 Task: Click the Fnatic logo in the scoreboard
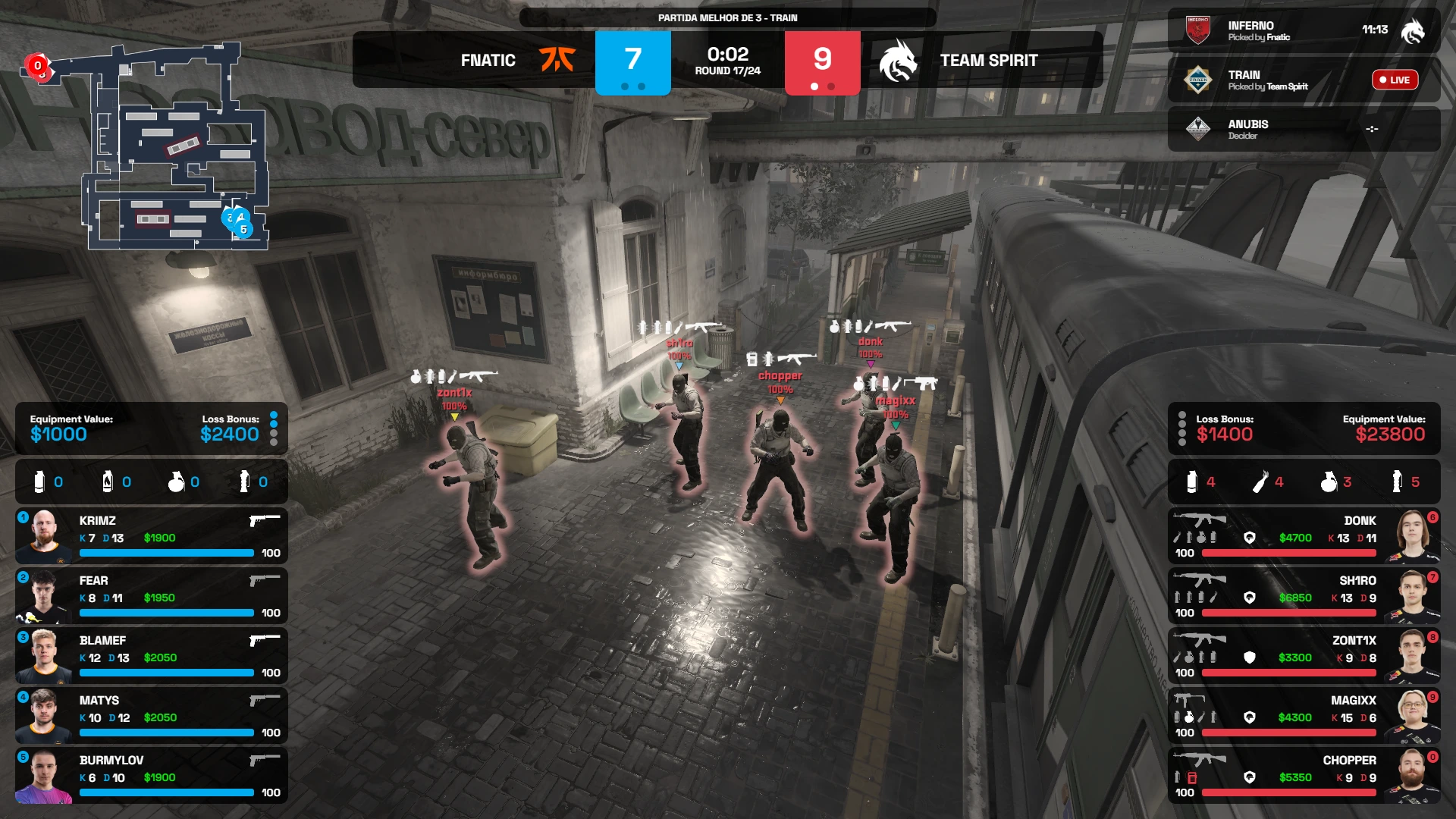click(557, 60)
